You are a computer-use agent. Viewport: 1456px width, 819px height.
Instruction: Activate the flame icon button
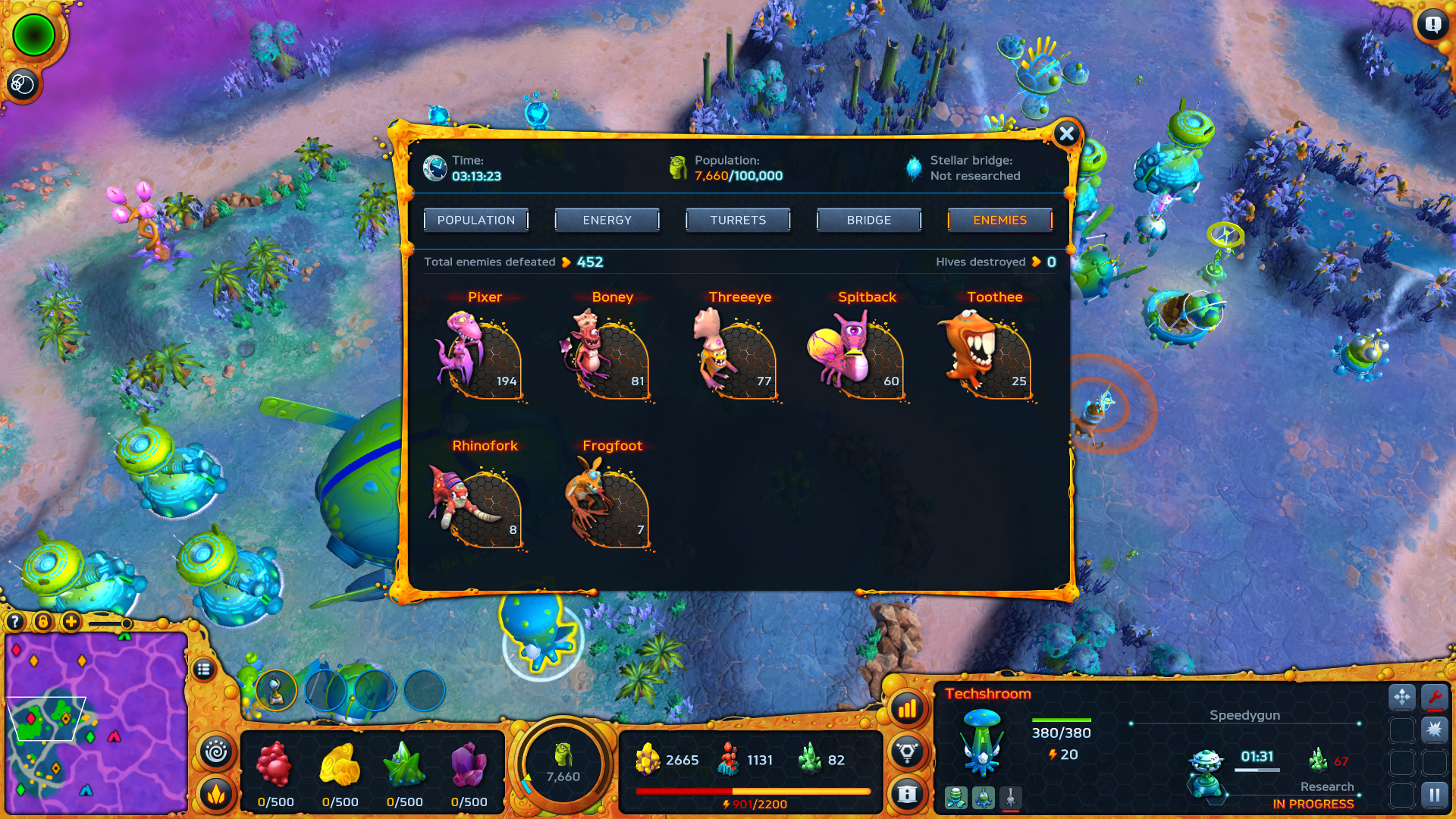pyautogui.click(x=216, y=793)
